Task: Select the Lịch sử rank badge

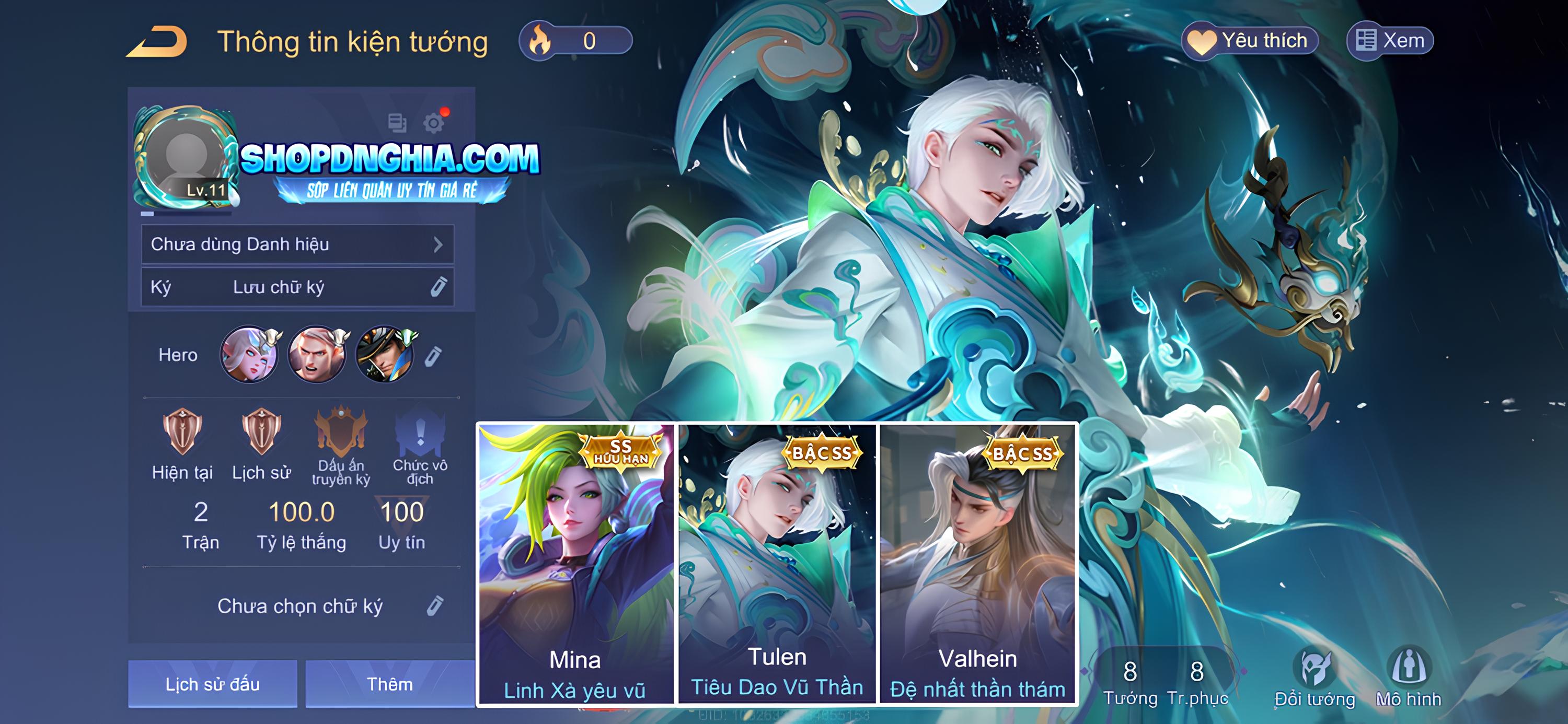Action: (x=261, y=443)
